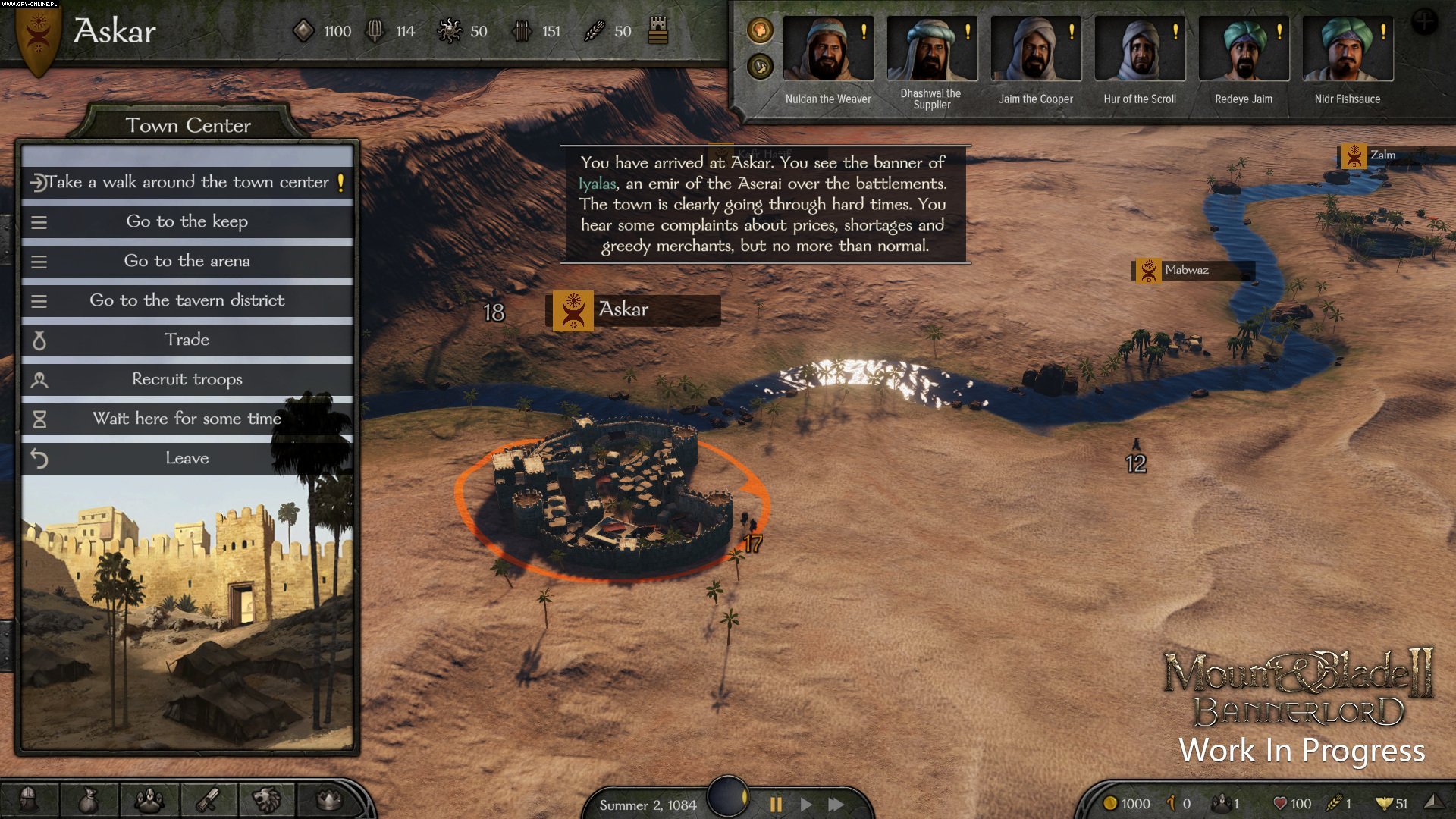This screenshot has width=1456, height=819.
Task: Choose Go to the keep
Action: (x=187, y=221)
